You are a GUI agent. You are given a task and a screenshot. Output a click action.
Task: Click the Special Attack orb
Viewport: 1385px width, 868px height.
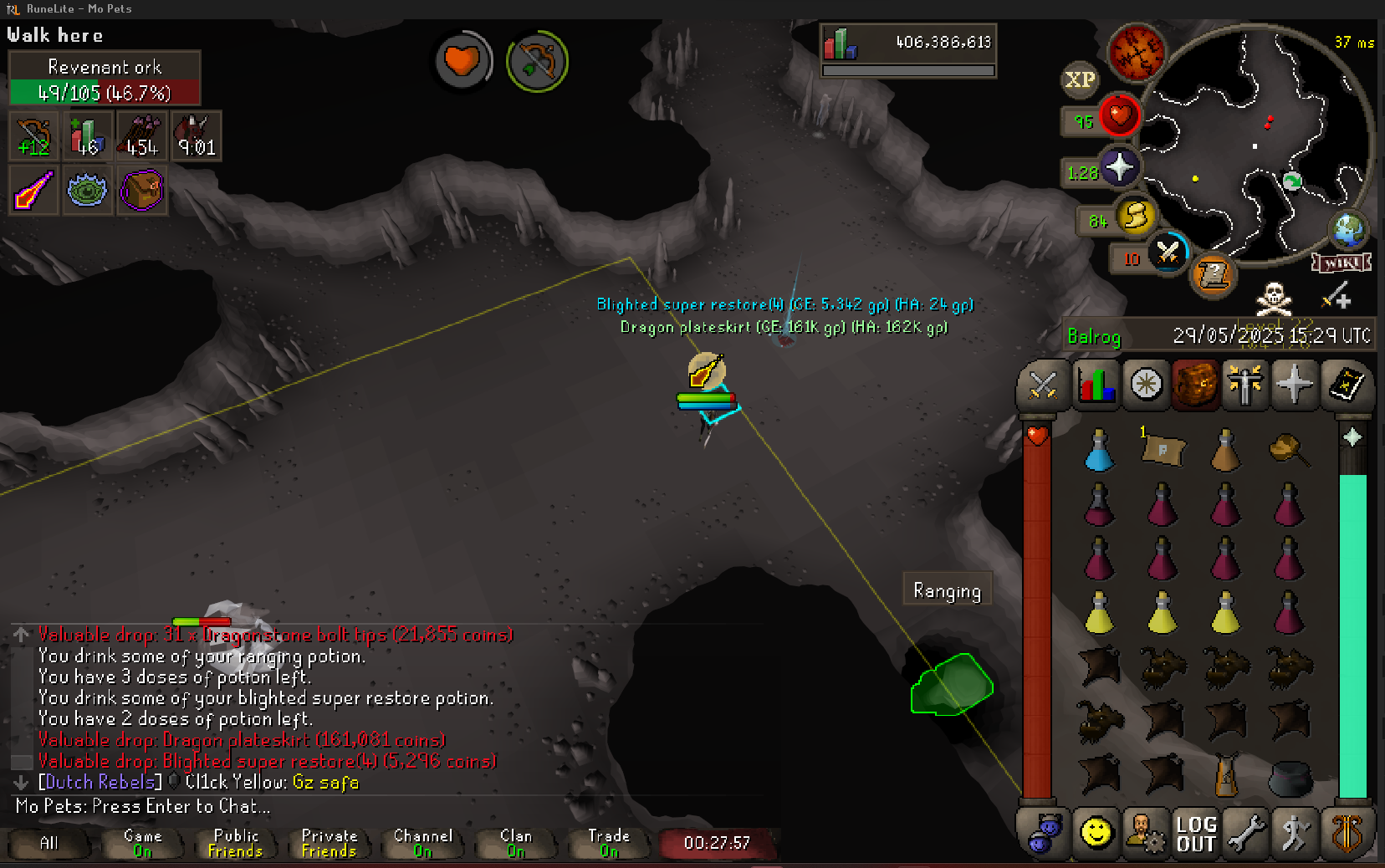point(1168,252)
